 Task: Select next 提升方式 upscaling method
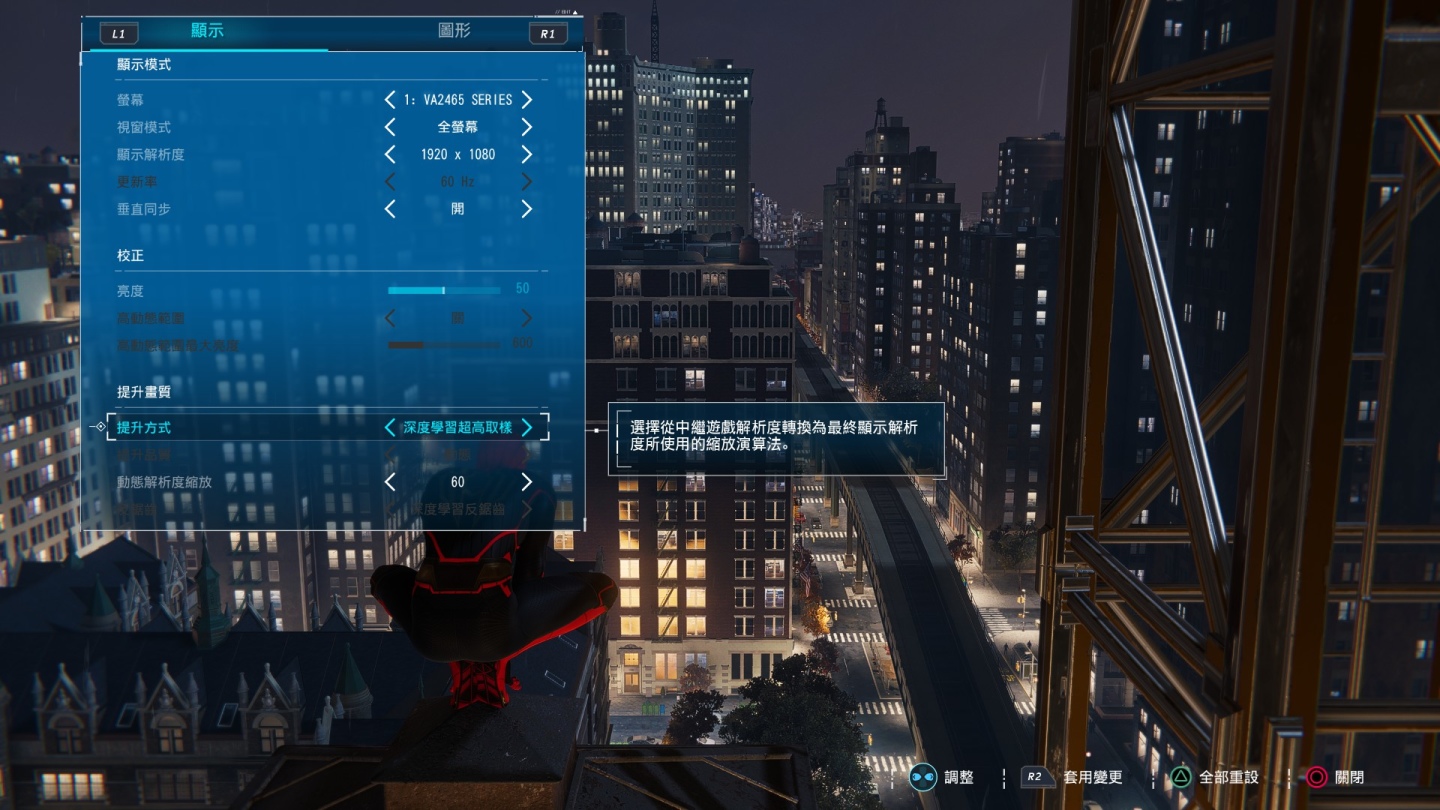[527, 428]
